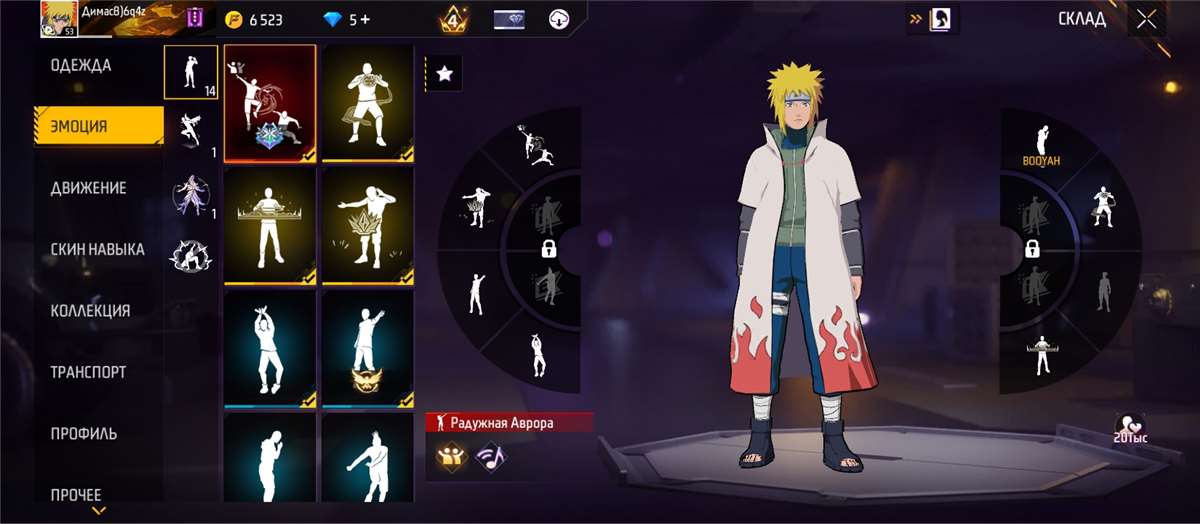Open the Профиль category
Image resolution: width=1200 pixels, height=524 pixels.
[84, 434]
